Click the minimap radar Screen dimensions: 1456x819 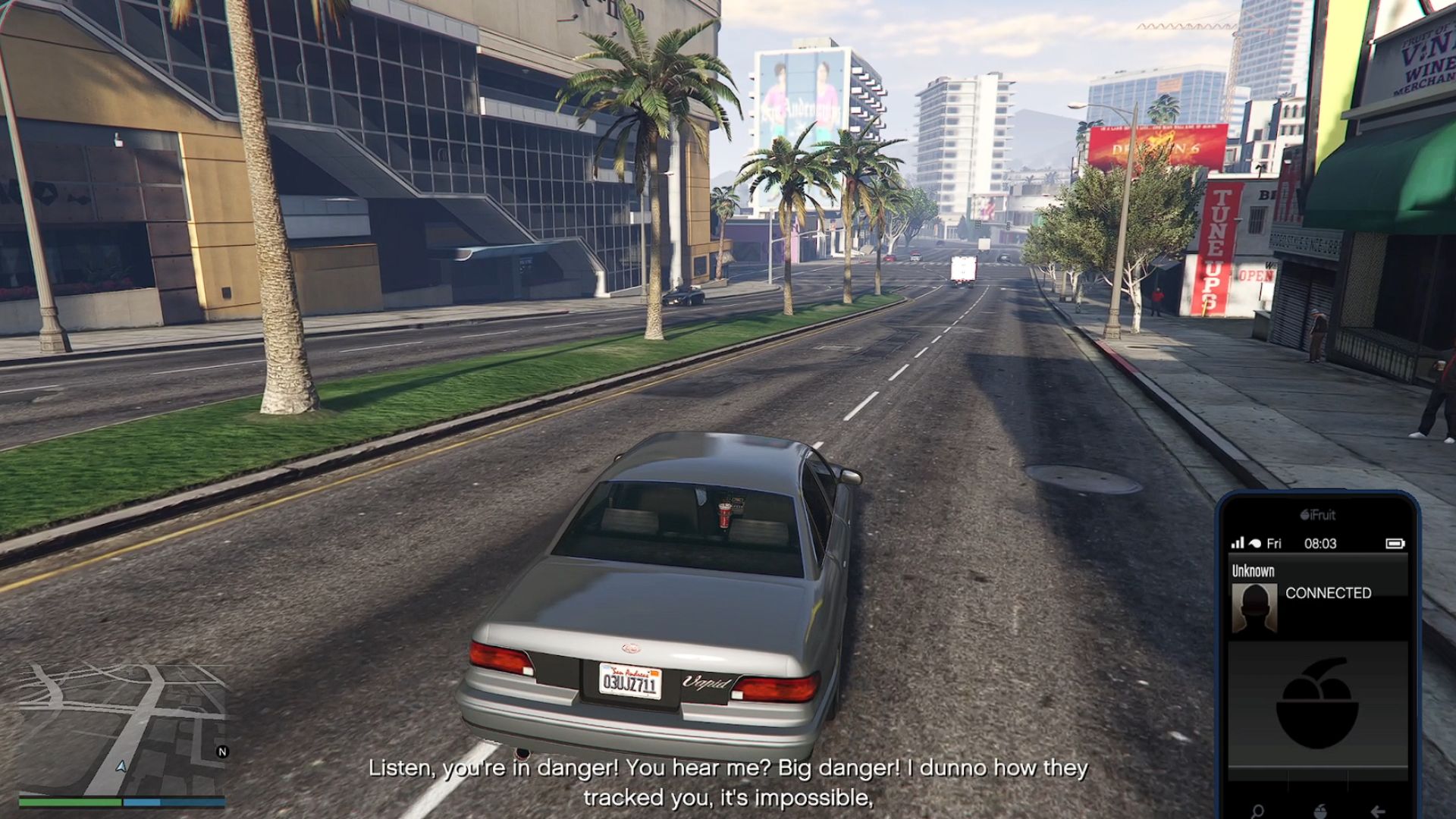click(121, 728)
